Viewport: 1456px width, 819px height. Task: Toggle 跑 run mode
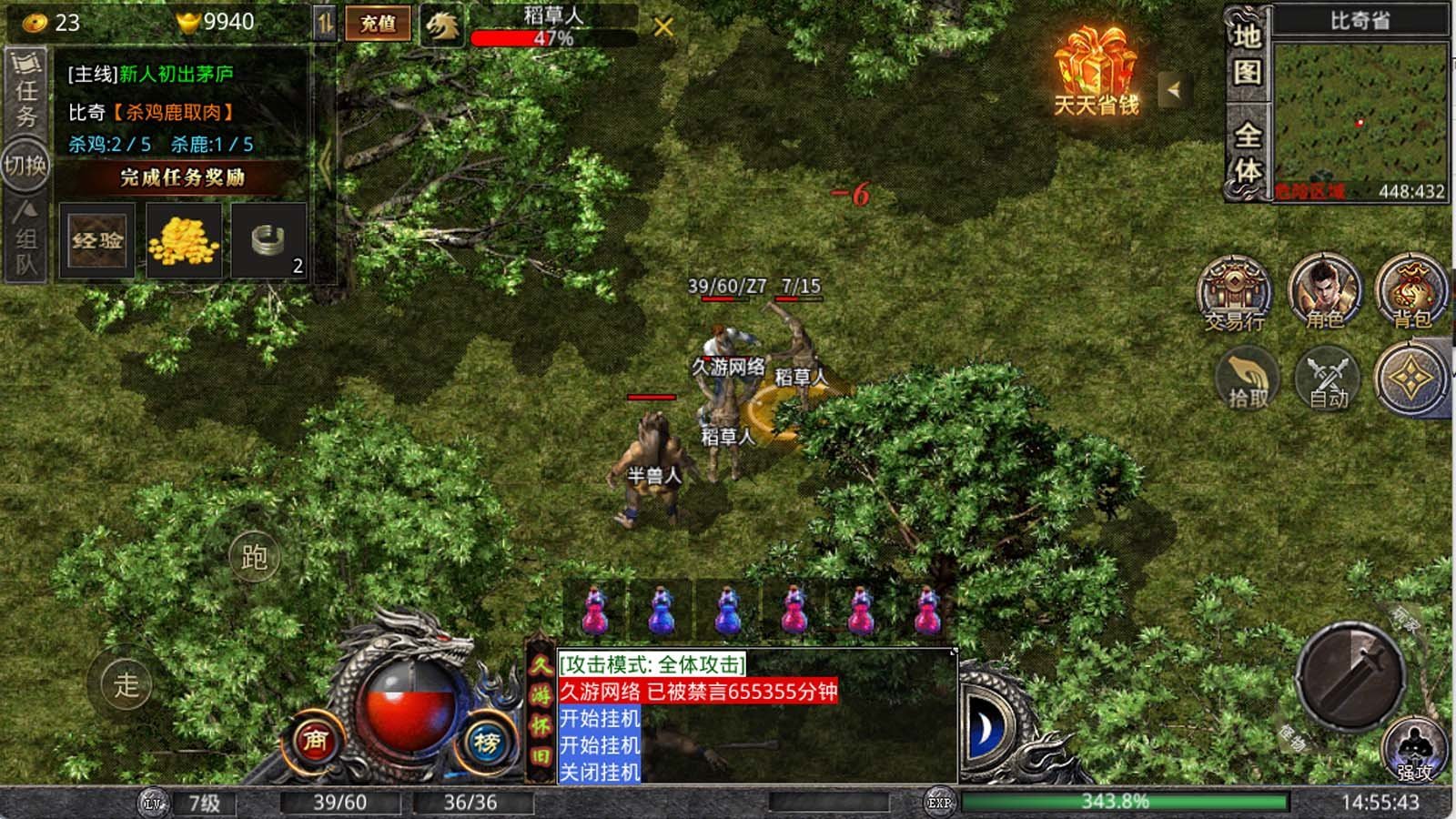click(254, 557)
